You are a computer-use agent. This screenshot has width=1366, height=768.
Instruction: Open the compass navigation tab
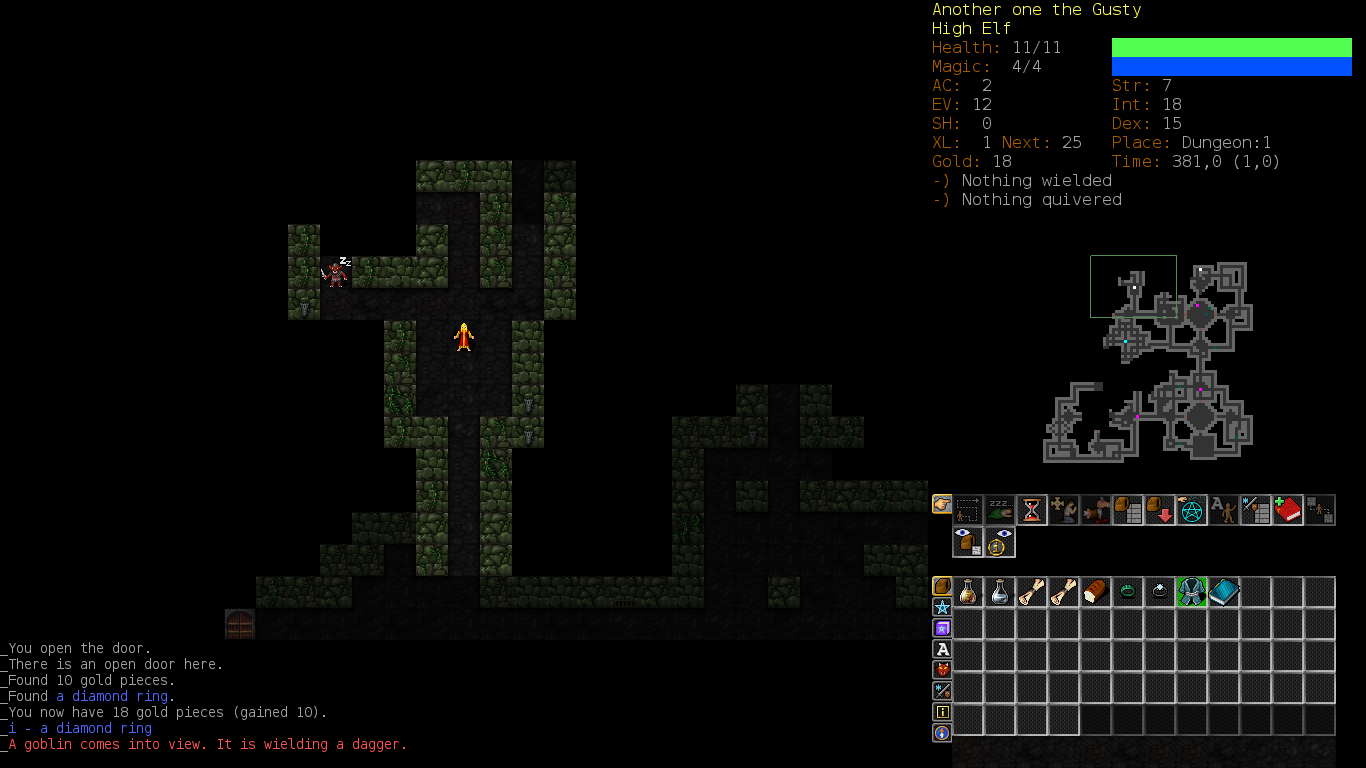[x=942, y=733]
